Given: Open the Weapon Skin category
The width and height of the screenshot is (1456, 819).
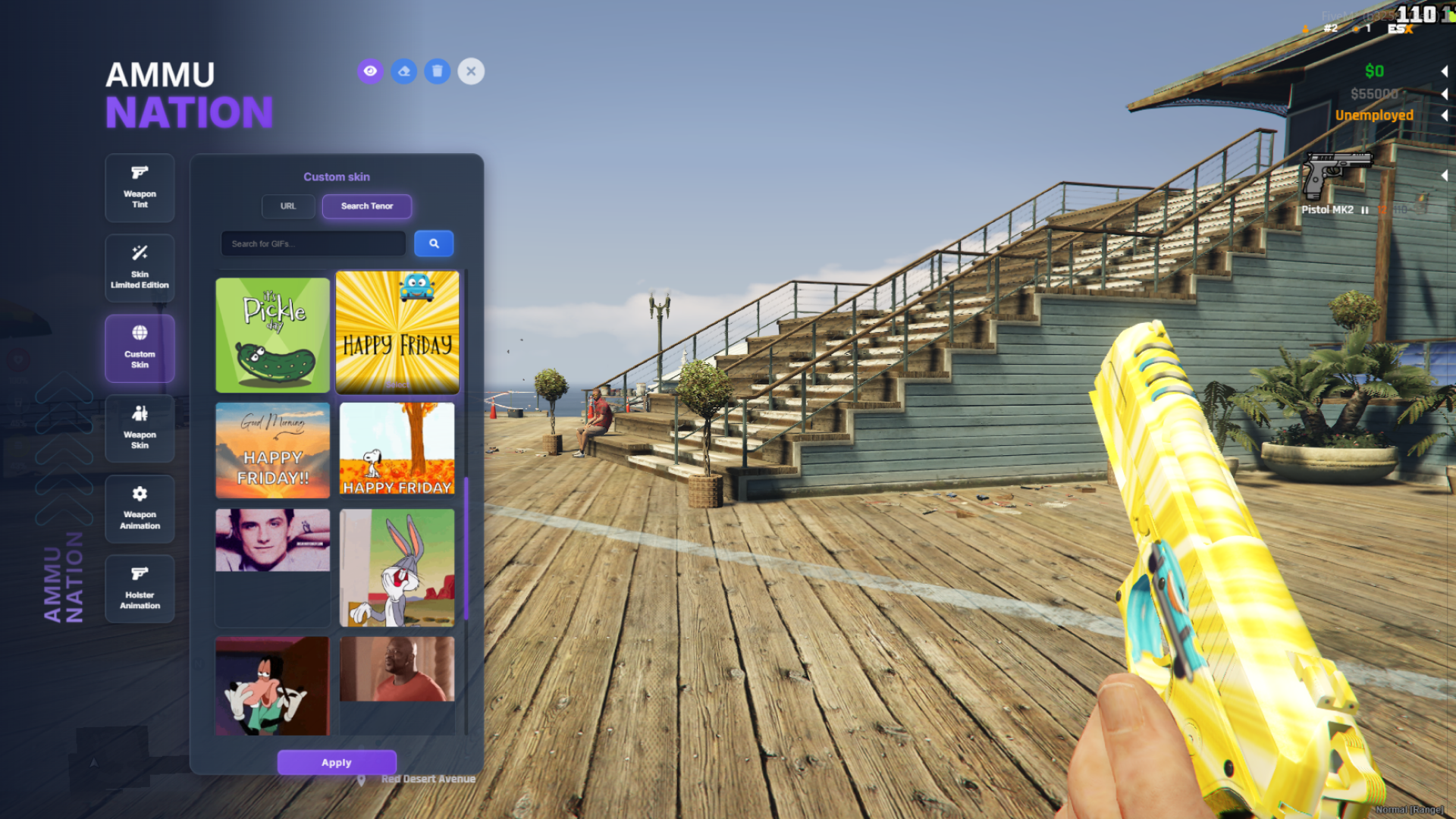Looking at the screenshot, I should point(140,428).
